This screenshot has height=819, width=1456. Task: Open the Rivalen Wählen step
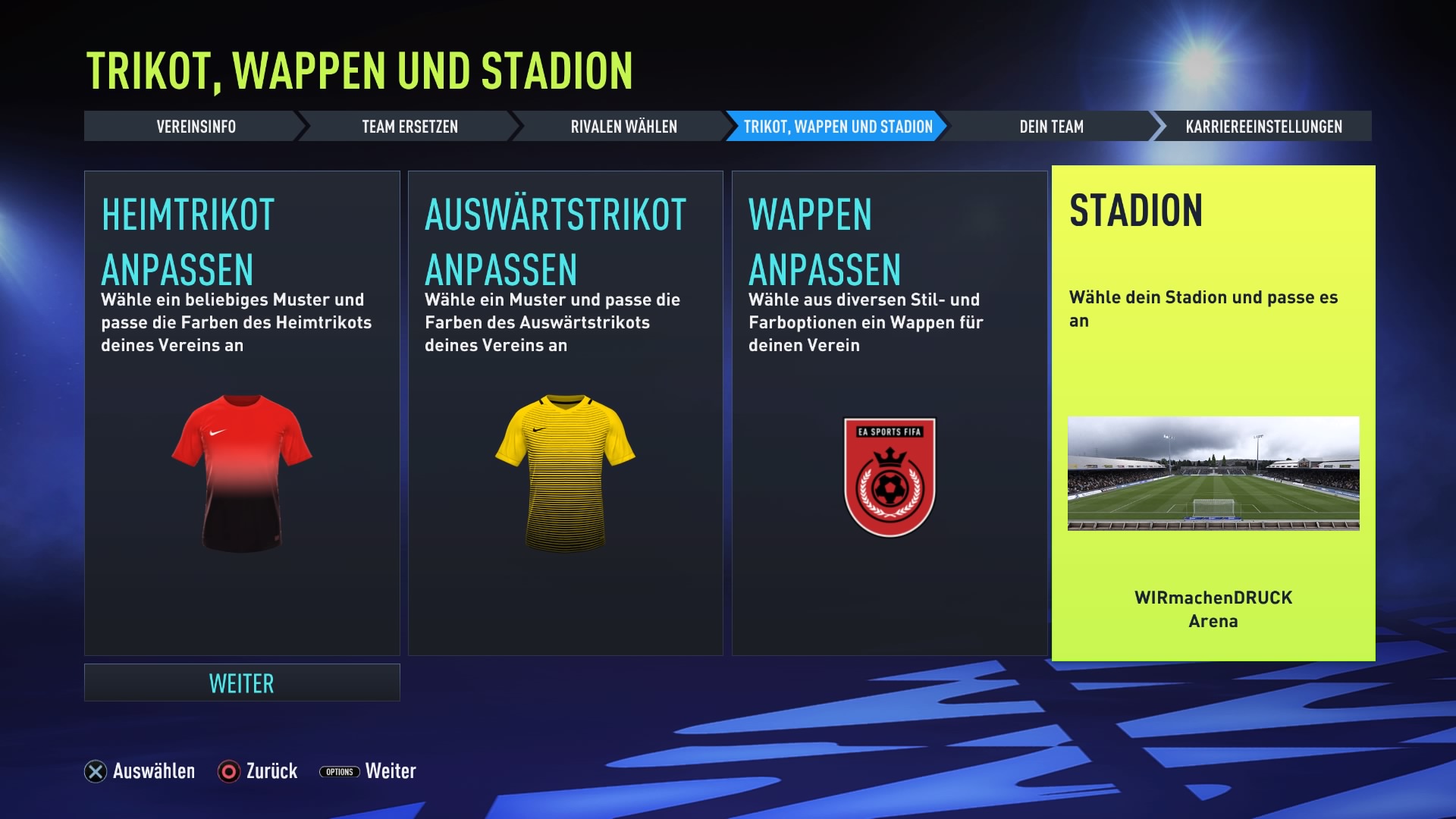click(623, 127)
